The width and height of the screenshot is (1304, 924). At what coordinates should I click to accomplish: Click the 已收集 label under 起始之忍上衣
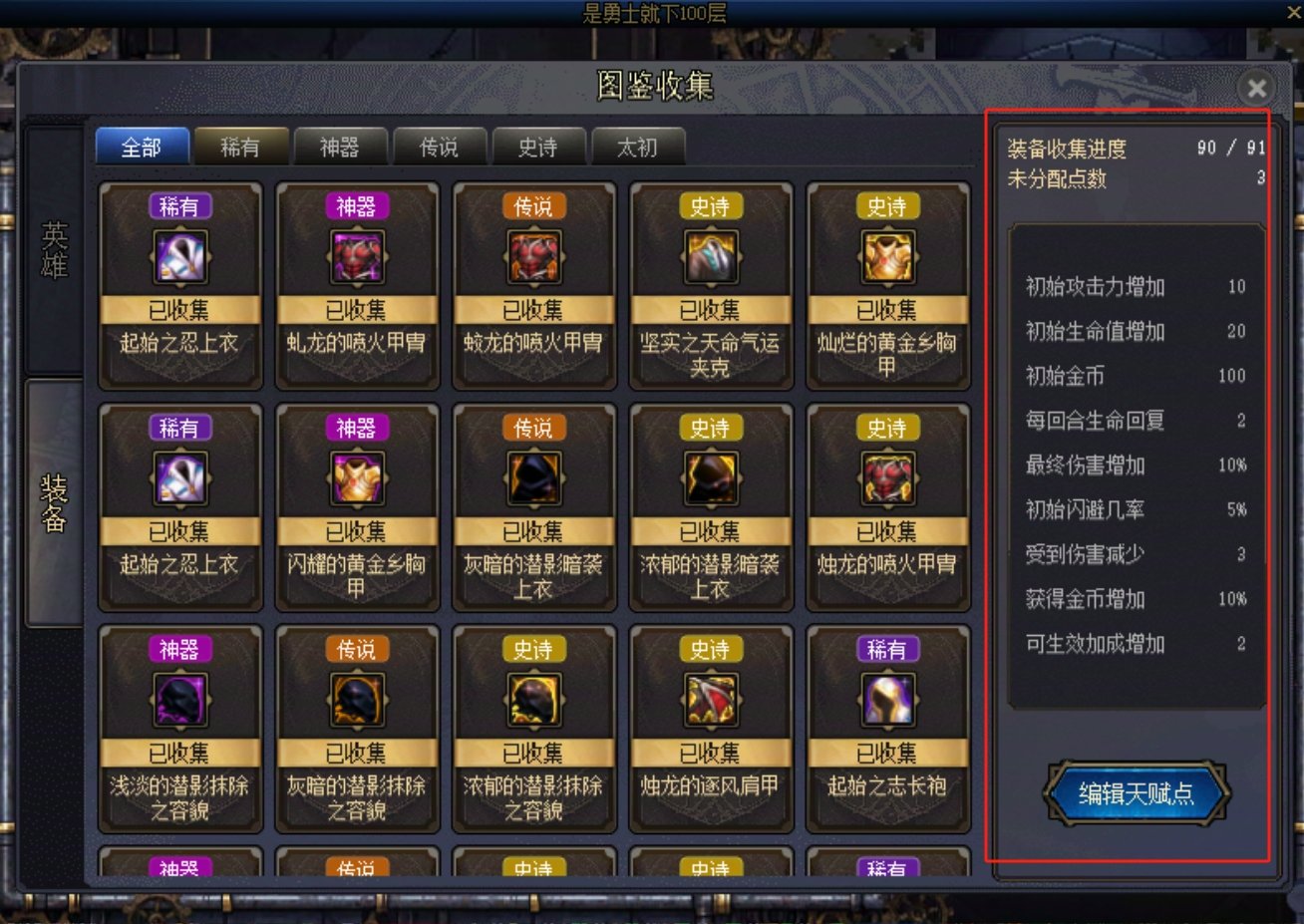[179, 309]
